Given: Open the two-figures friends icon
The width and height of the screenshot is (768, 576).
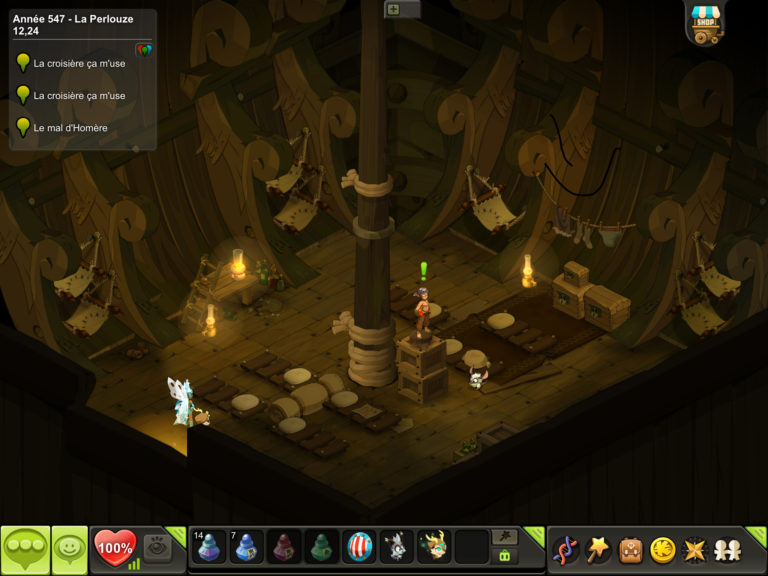Looking at the screenshot, I should [726, 549].
